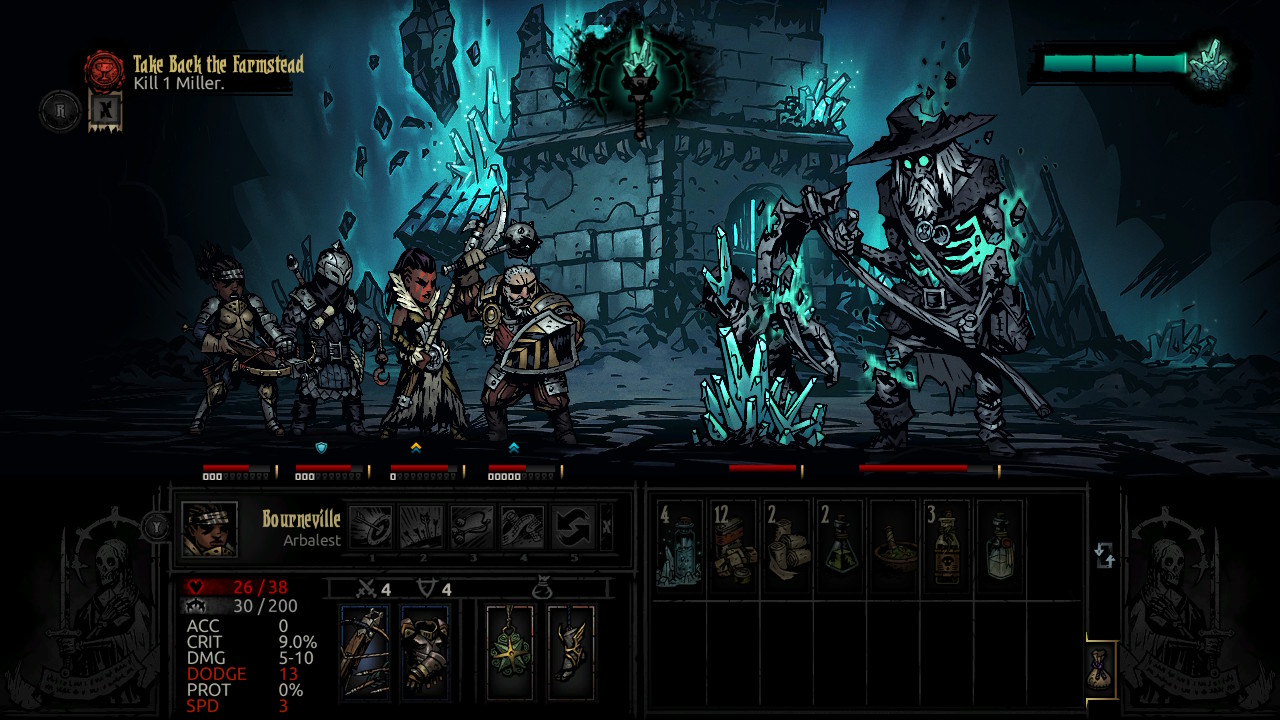
Task: Toggle the round R emblem near the quest banner
Action: click(58, 110)
